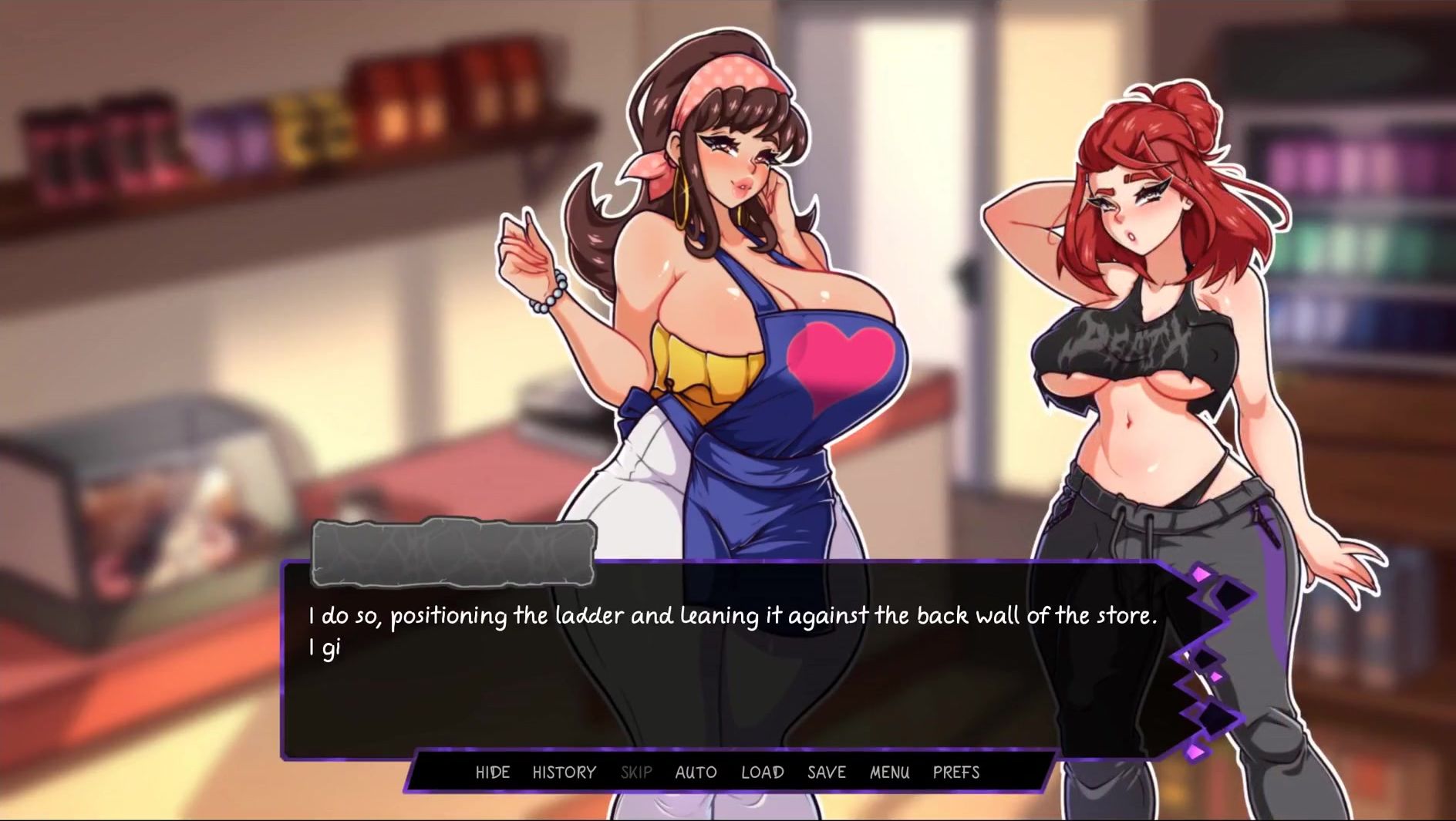The image size is (1456, 821).
Task: Open the PREFS settings
Action: 956,772
